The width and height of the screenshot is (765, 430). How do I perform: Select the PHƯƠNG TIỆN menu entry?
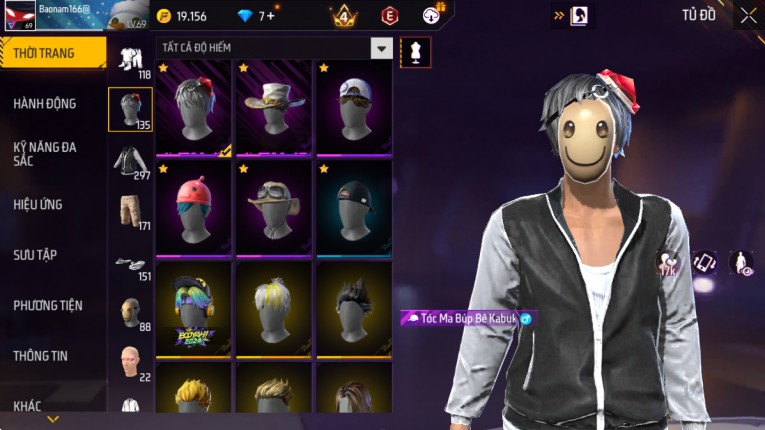[48, 305]
